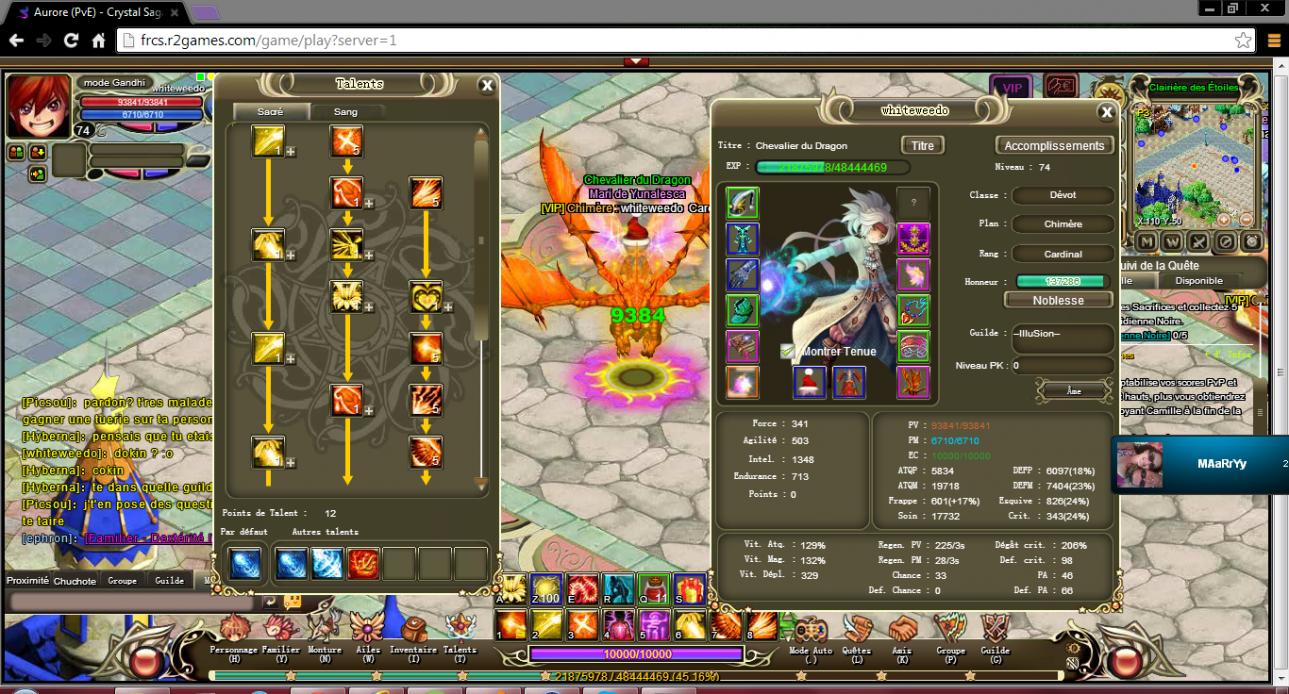Switch chat to the Groupe tab
Screen dimensions: 1289x694
tap(122, 581)
